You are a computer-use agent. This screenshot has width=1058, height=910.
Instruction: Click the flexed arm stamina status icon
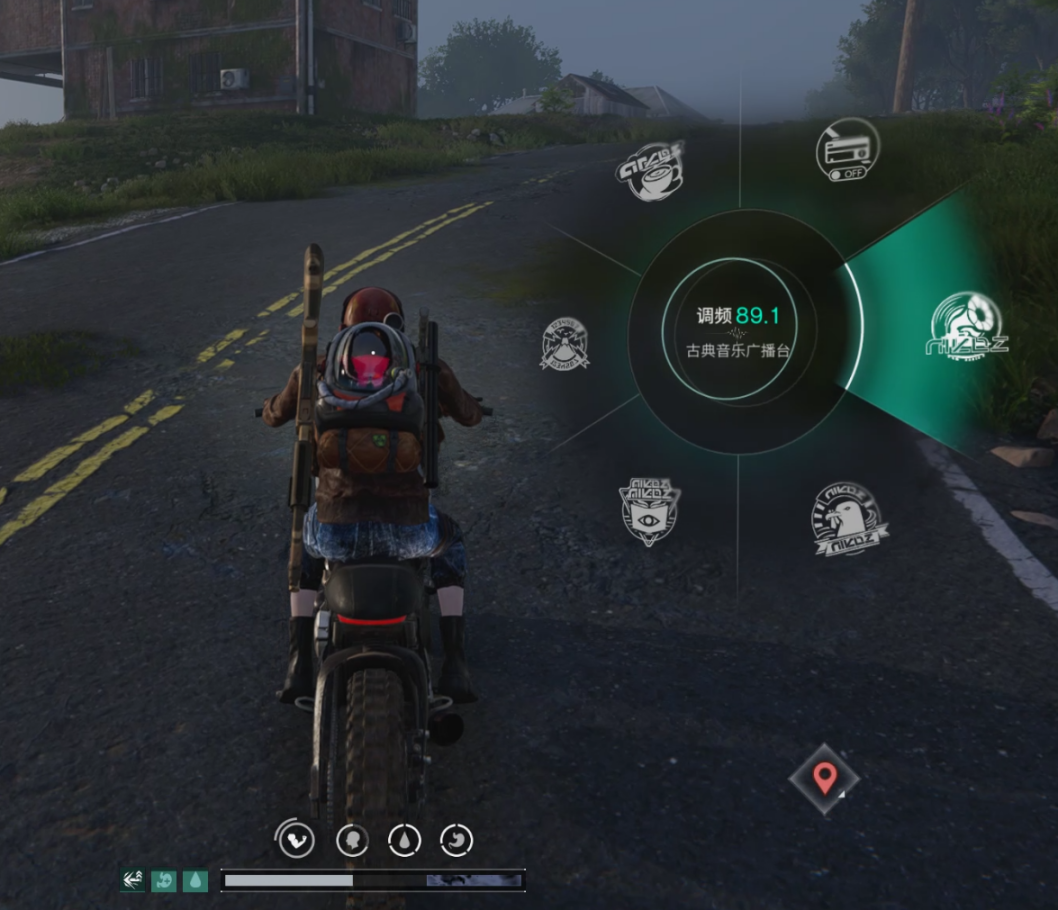pos(295,840)
